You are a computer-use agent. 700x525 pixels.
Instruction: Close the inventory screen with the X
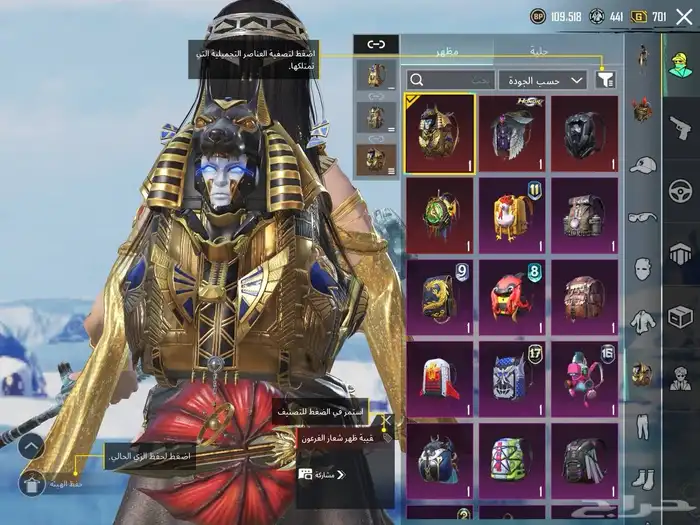(684, 16)
